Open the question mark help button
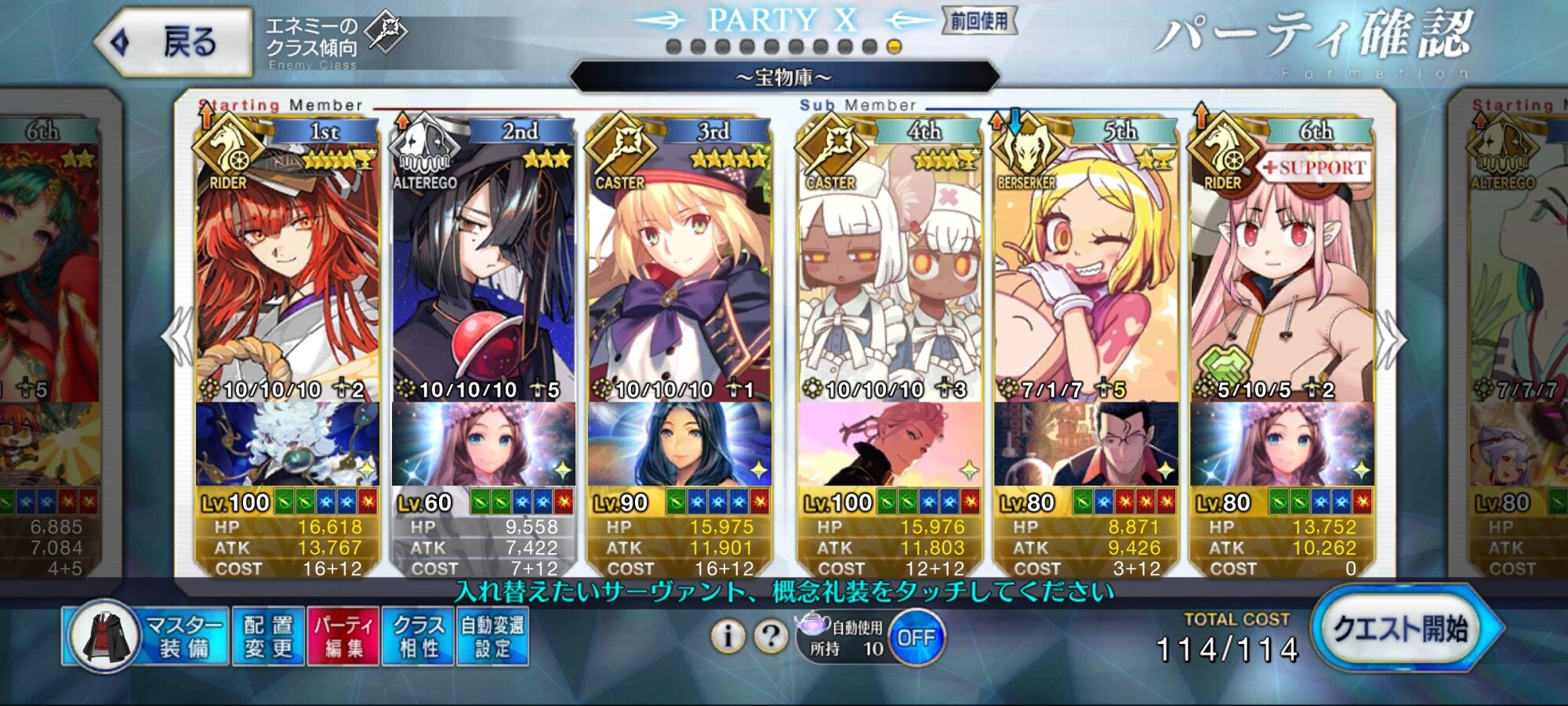This screenshot has height=706, width=1568. click(x=771, y=636)
